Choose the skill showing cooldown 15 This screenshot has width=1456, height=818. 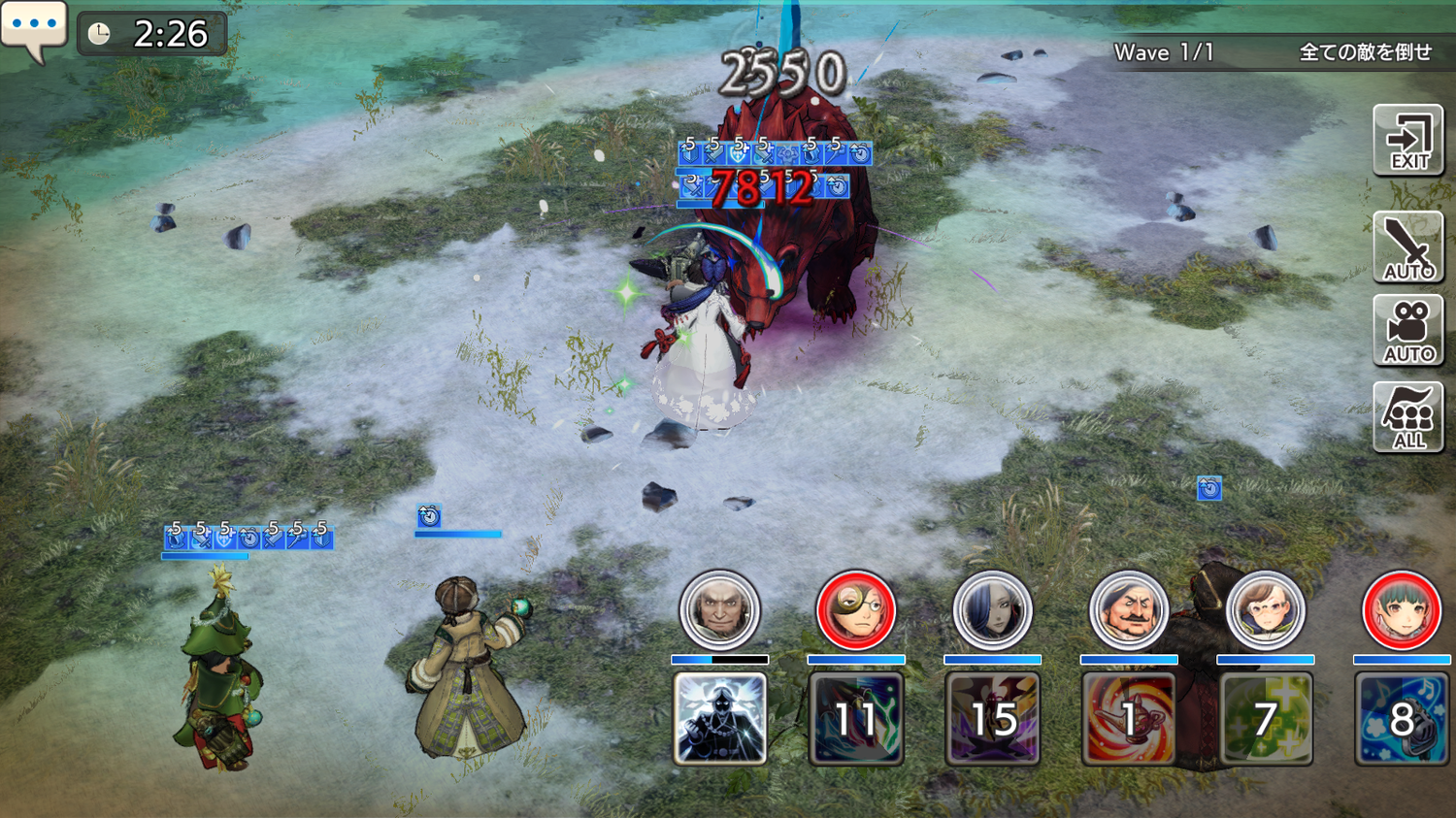coord(993,718)
